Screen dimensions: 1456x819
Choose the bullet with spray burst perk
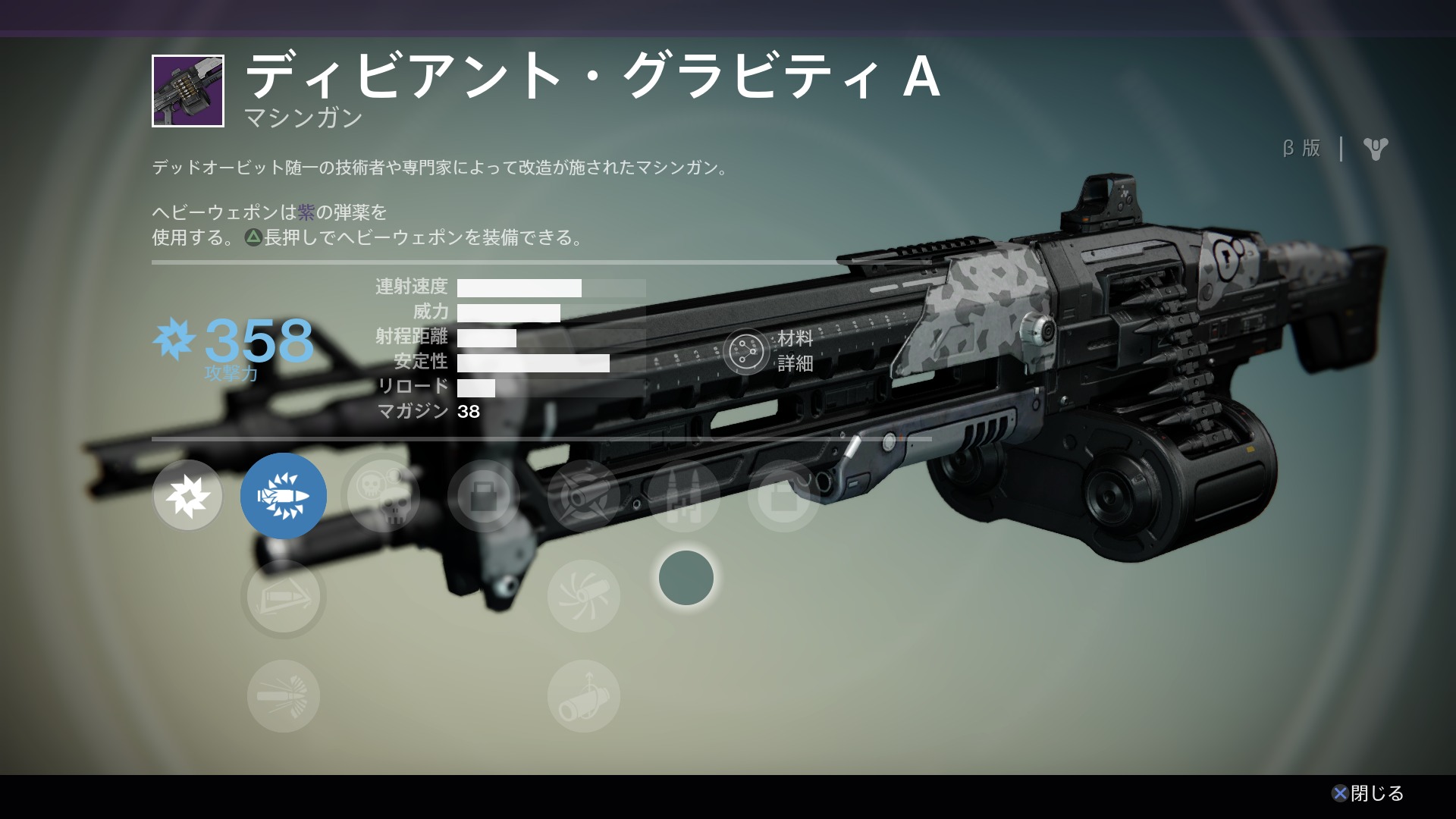pyautogui.click(x=284, y=696)
